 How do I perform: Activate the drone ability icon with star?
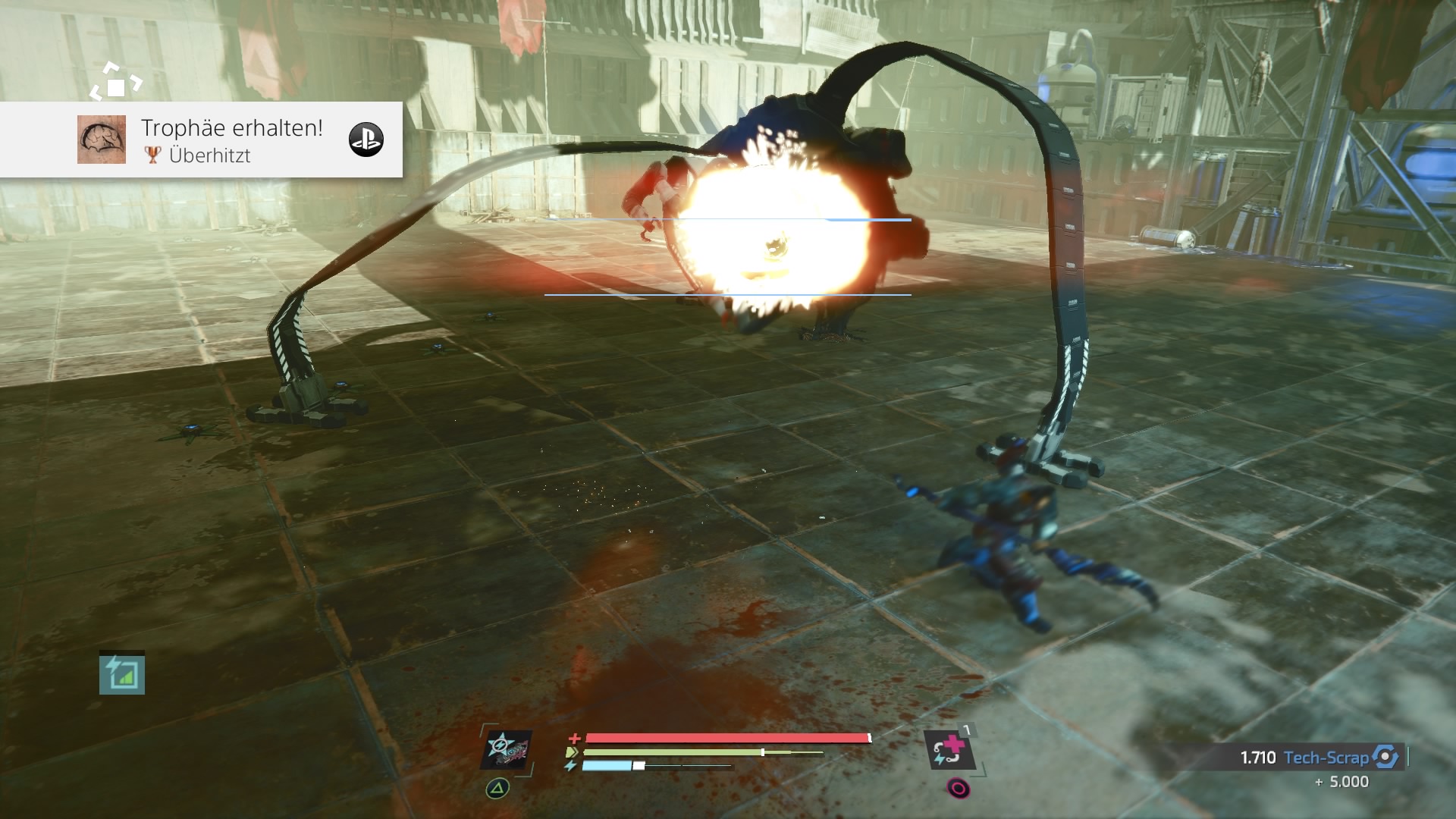coord(507,750)
